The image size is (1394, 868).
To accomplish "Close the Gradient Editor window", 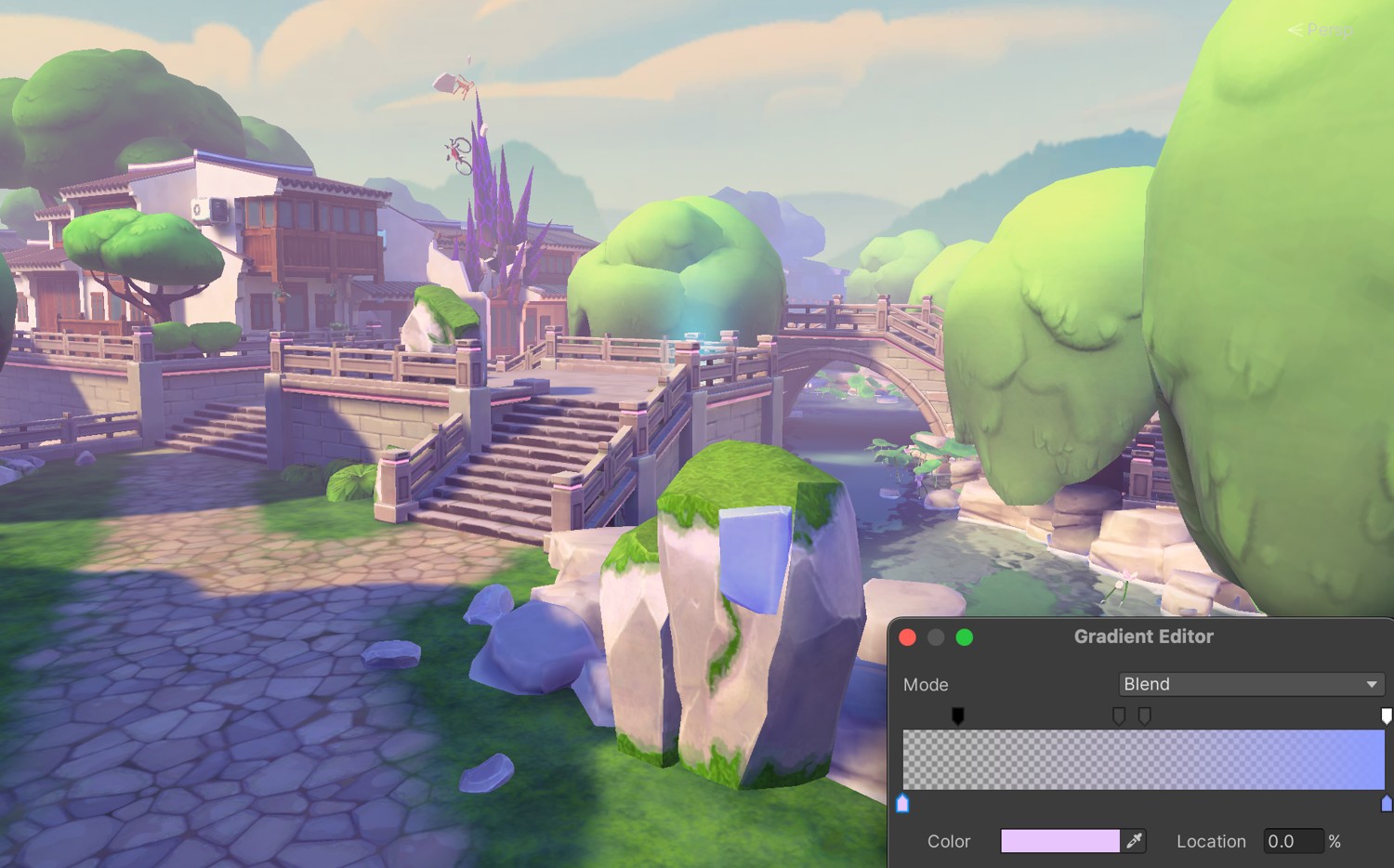I will click(x=908, y=637).
